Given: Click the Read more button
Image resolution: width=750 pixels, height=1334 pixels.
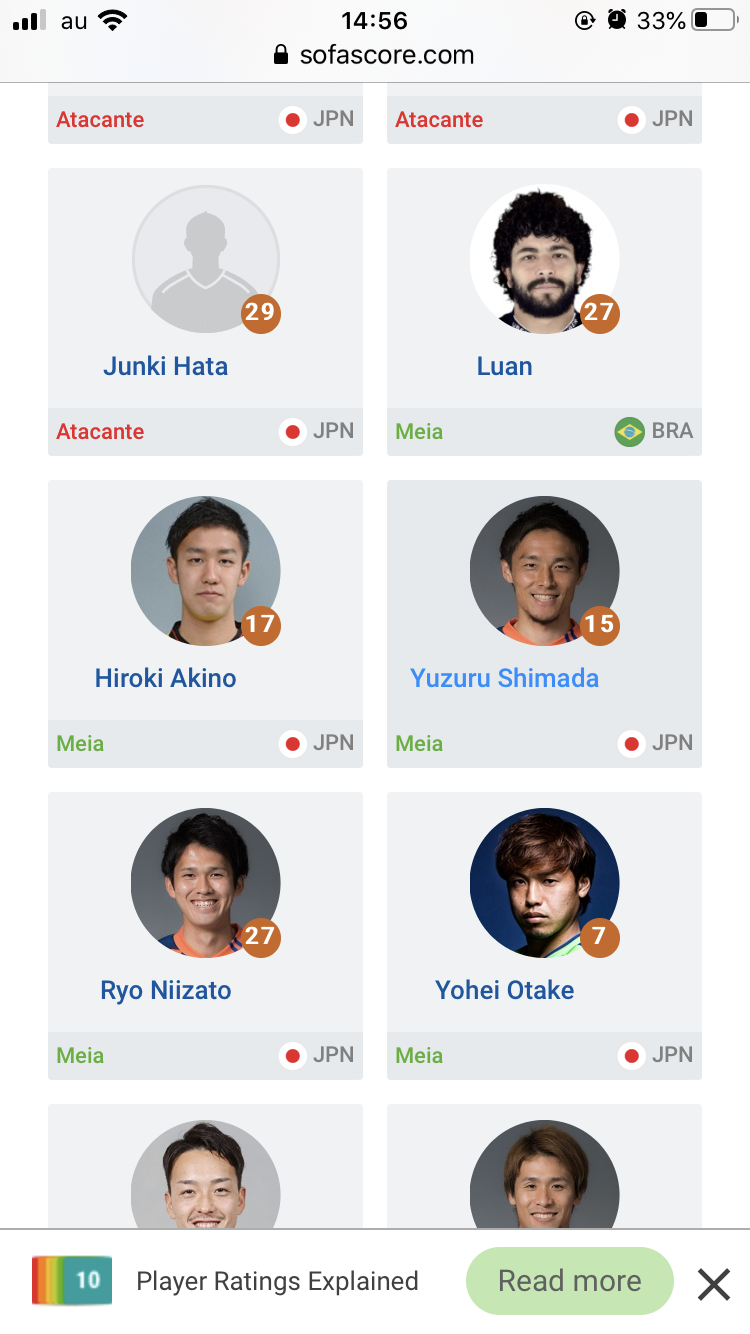Looking at the screenshot, I should click(x=569, y=1281).
